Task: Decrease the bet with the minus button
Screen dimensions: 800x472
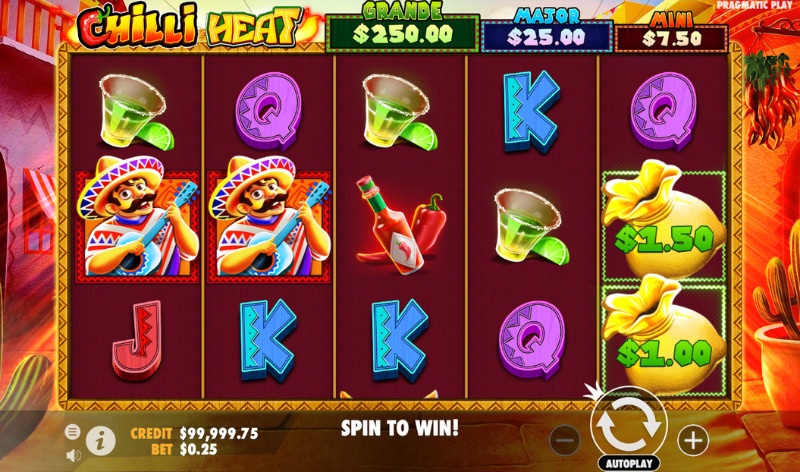Action: click(565, 438)
